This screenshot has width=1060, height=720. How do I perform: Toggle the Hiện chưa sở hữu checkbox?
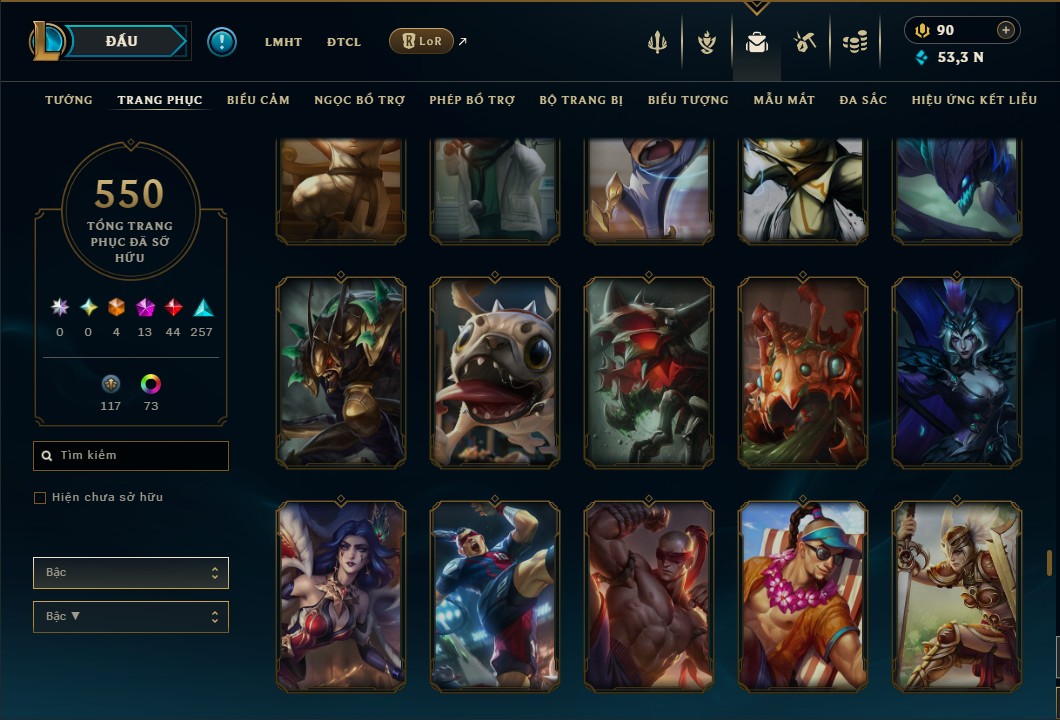pyautogui.click(x=40, y=498)
